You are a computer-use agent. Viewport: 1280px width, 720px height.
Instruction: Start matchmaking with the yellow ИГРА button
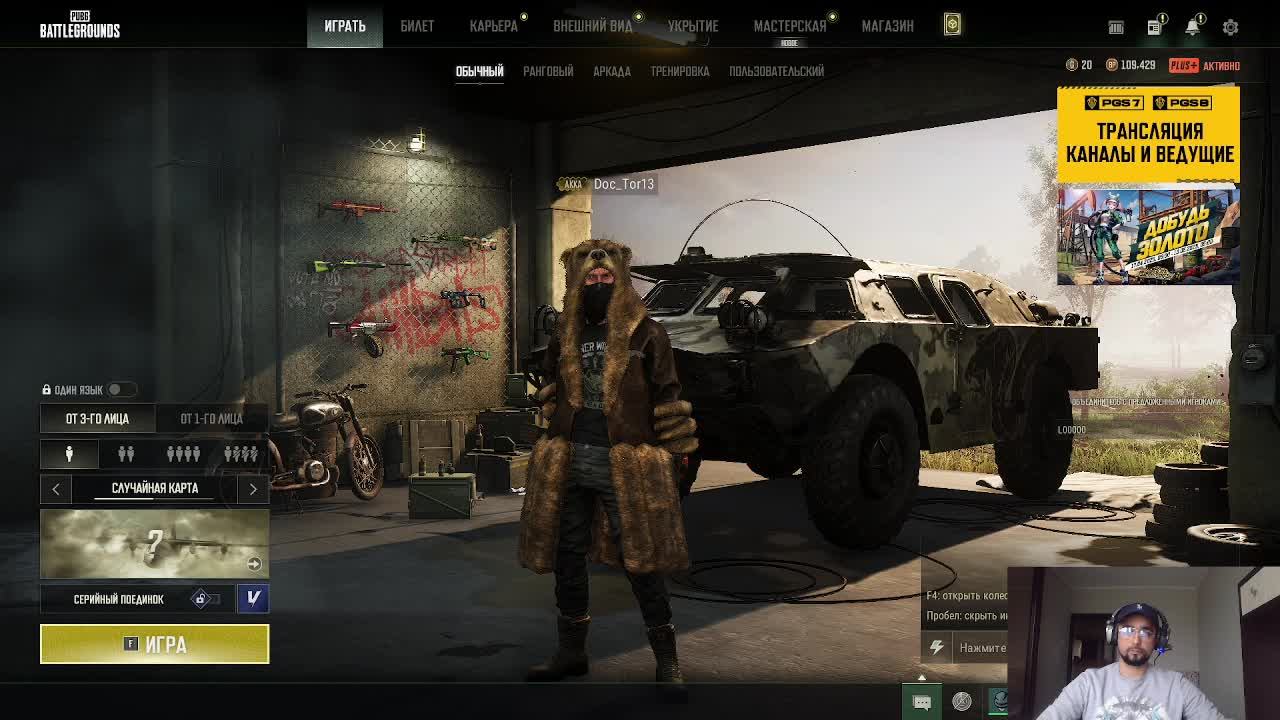click(x=154, y=644)
